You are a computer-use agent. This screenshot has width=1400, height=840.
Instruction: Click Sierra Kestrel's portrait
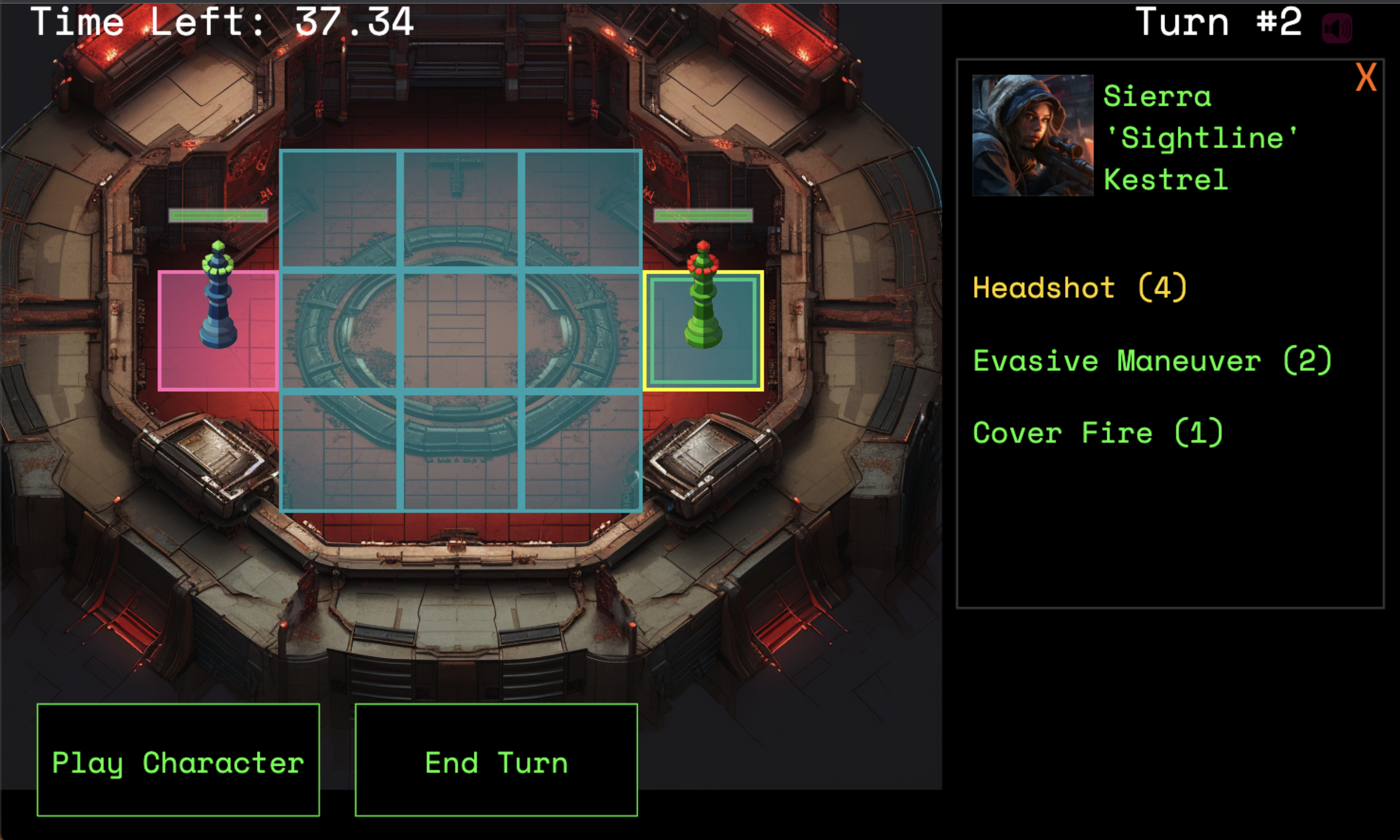click(x=1032, y=135)
